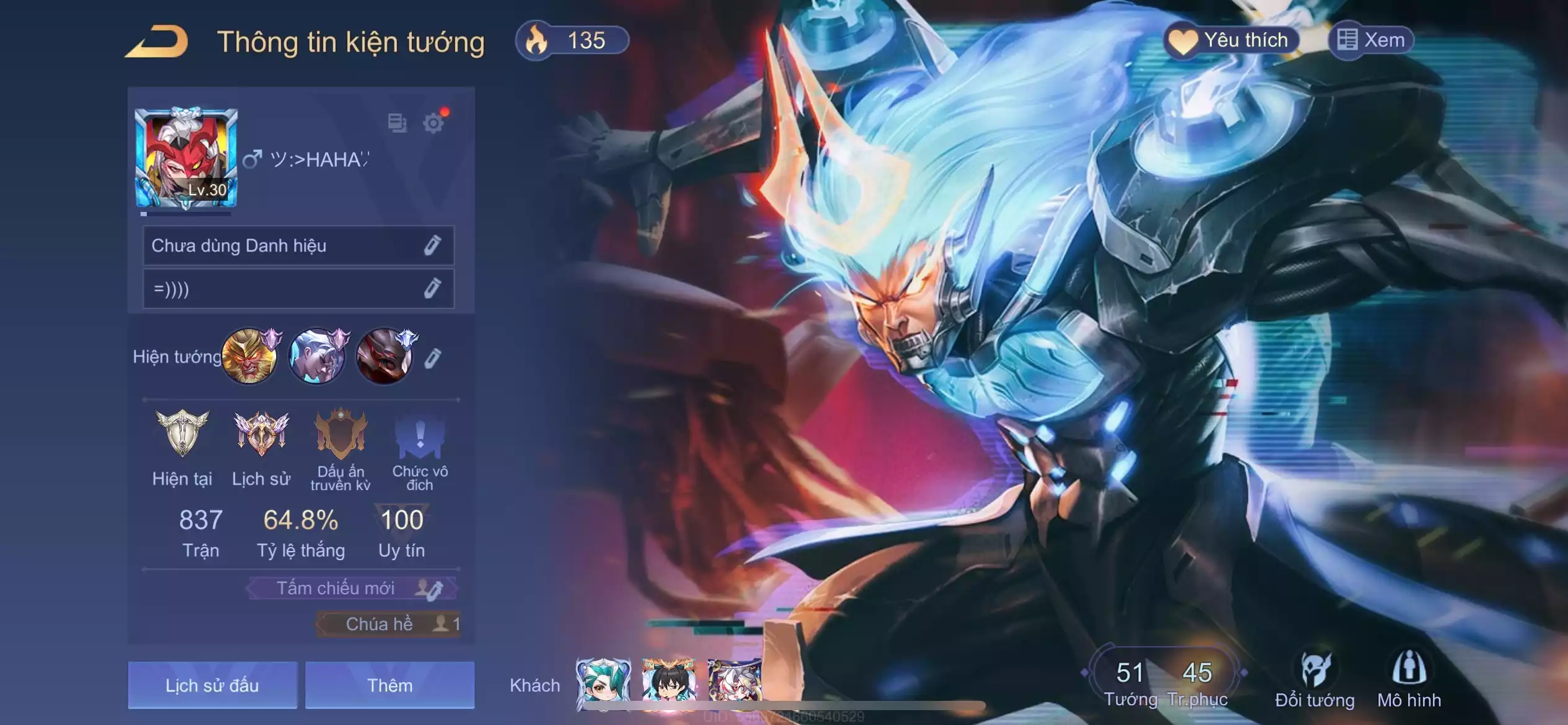Image resolution: width=1568 pixels, height=725 pixels.
Task: Go back with the golden arrow button
Action: coord(157,42)
